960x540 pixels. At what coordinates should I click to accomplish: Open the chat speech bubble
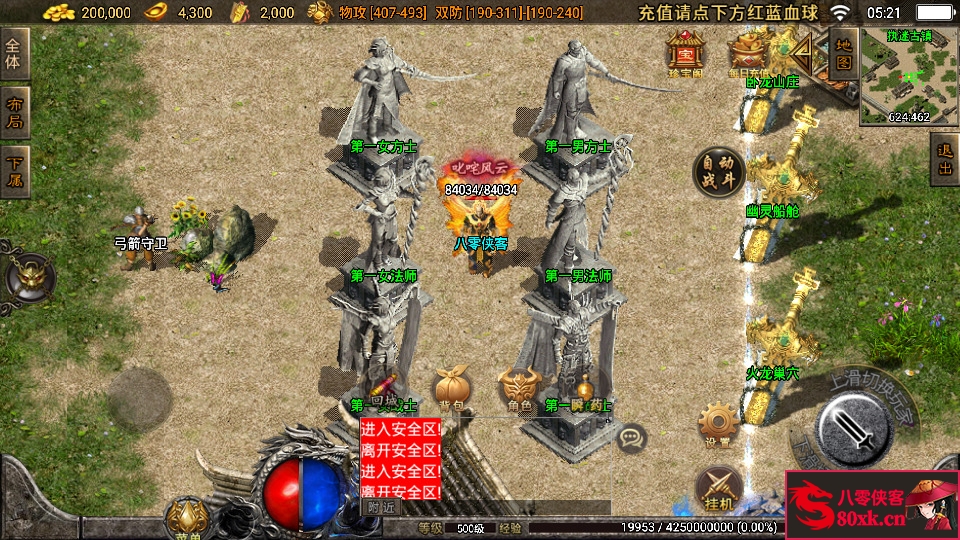tap(631, 437)
